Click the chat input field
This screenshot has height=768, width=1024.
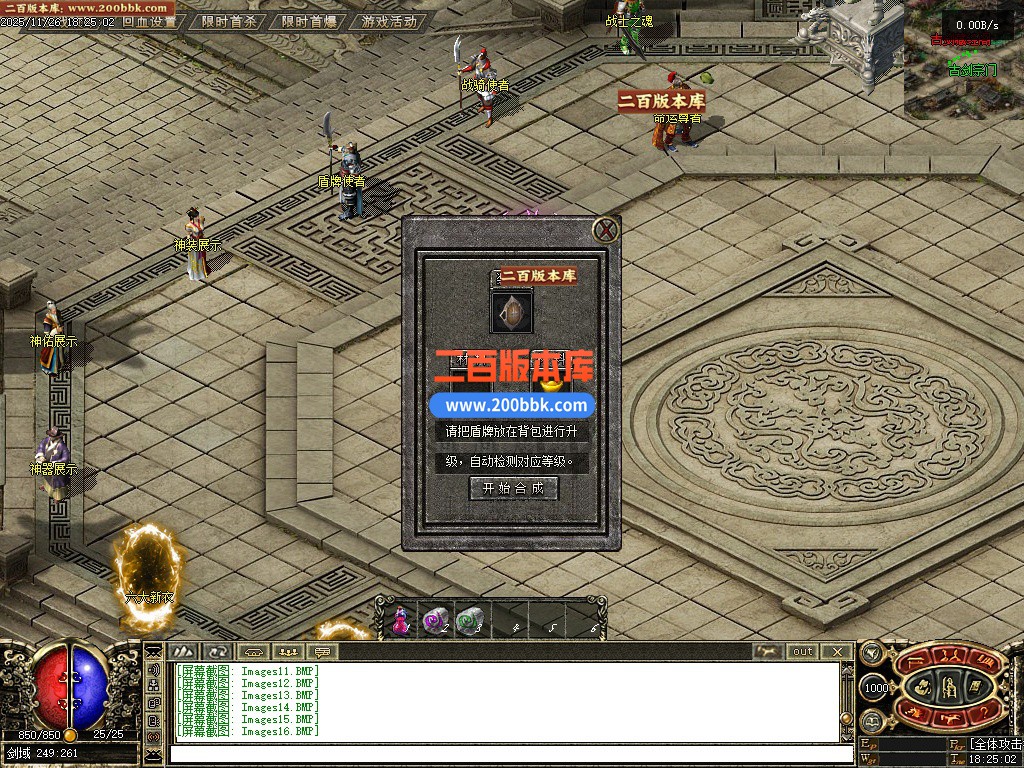505,753
